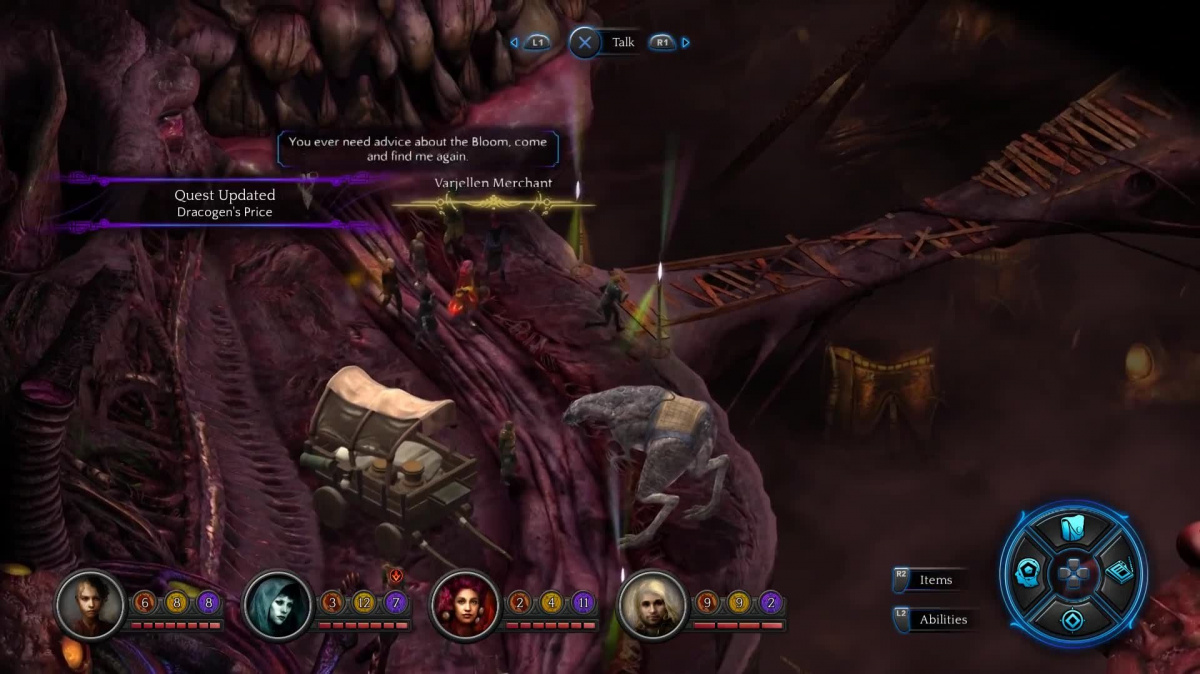Open the map from the radial menu
The width and height of the screenshot is (1200, 674).
pos(1073,528)
